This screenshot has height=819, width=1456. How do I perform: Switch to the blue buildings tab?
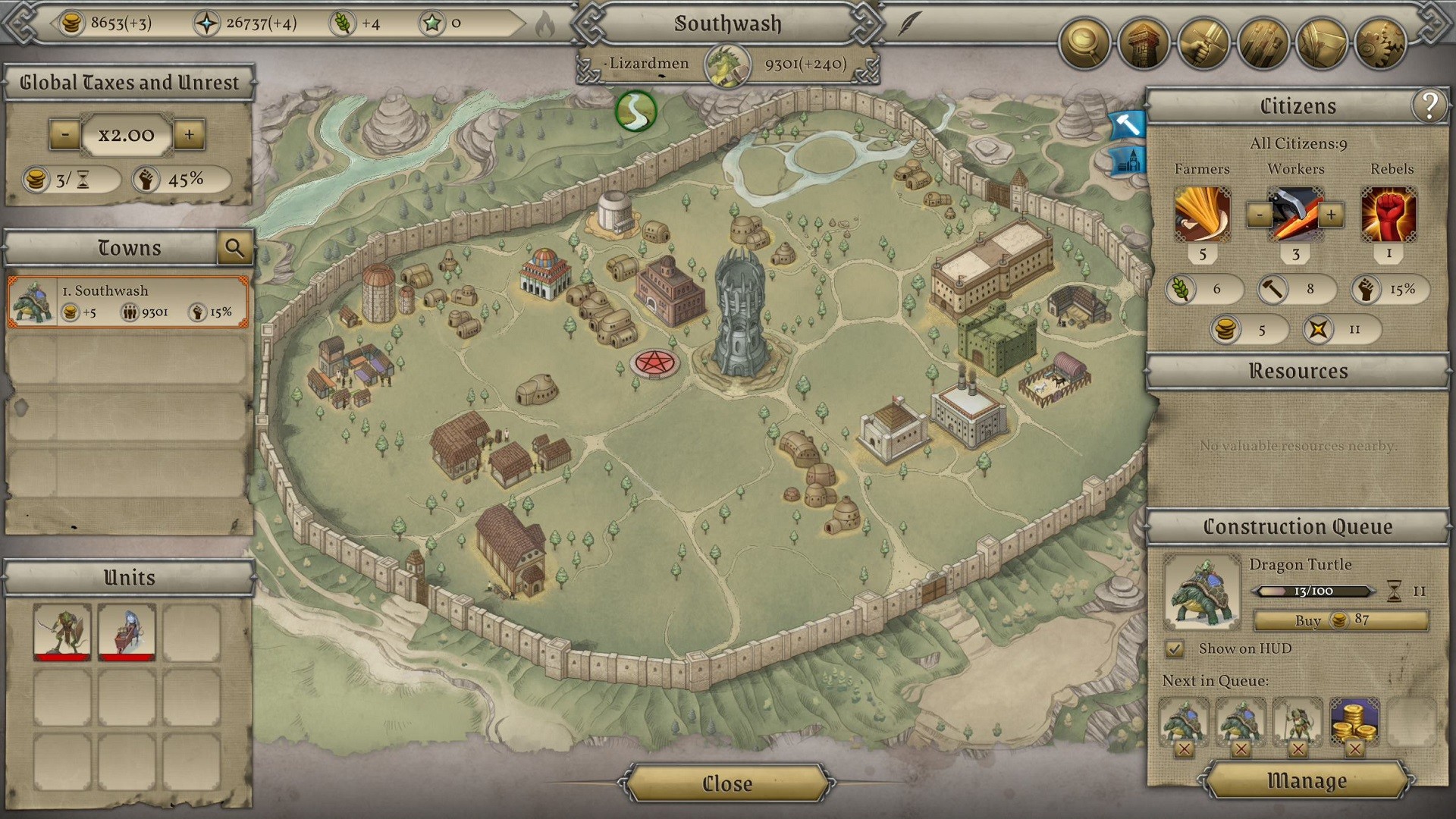1127,161
